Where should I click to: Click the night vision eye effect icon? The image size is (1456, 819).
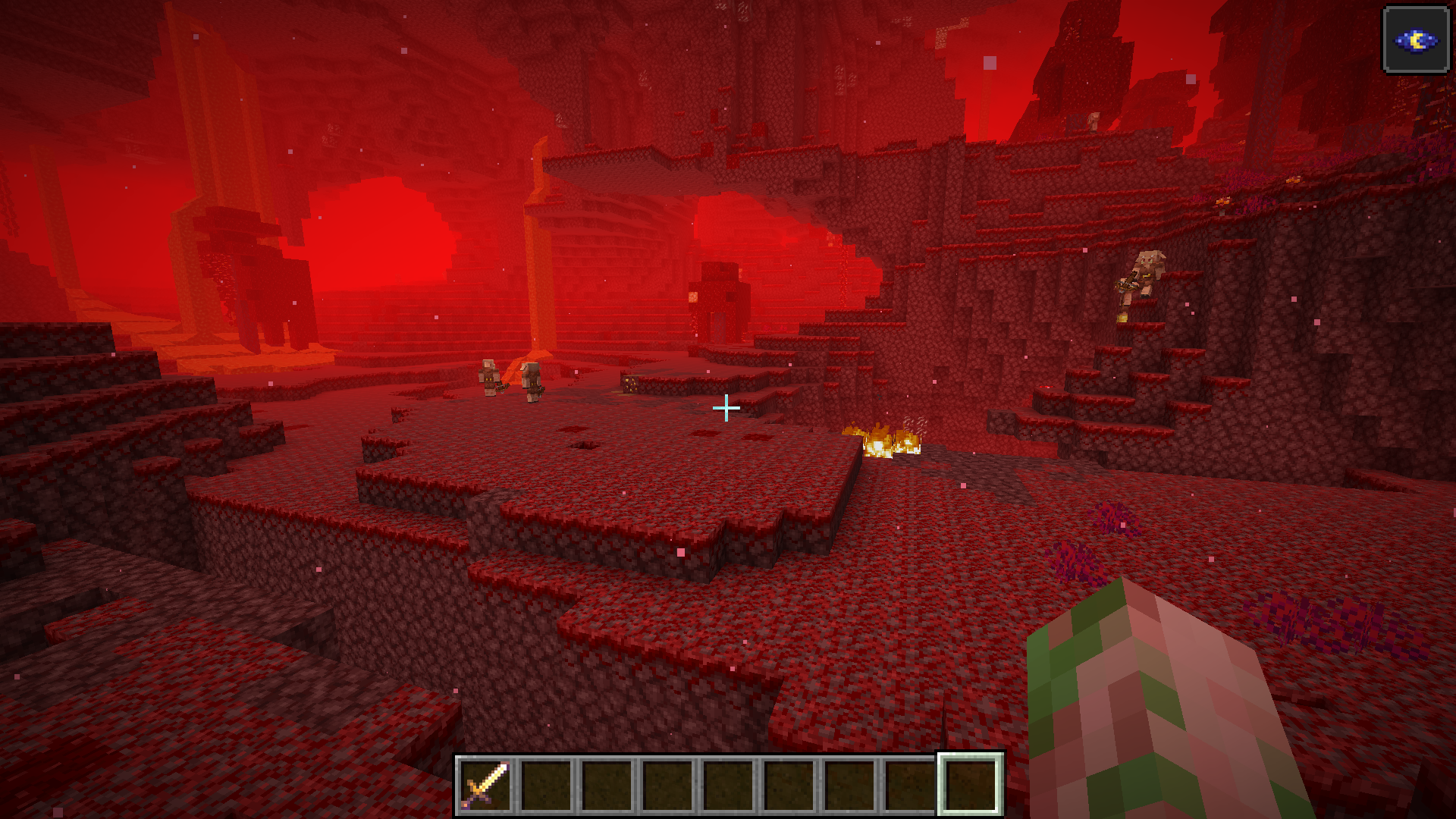(1416, 40)
